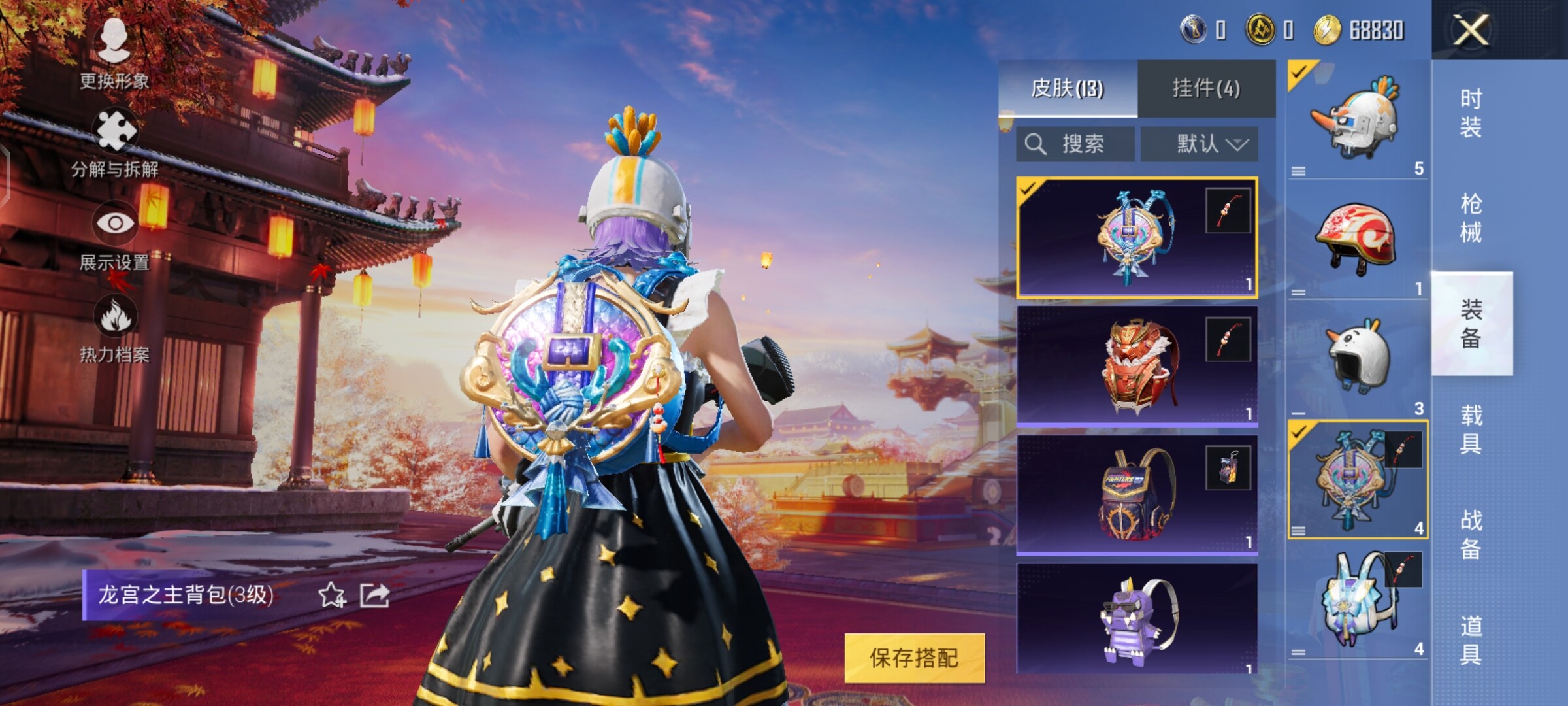Open 展示设置 display settings

[115, 237]
